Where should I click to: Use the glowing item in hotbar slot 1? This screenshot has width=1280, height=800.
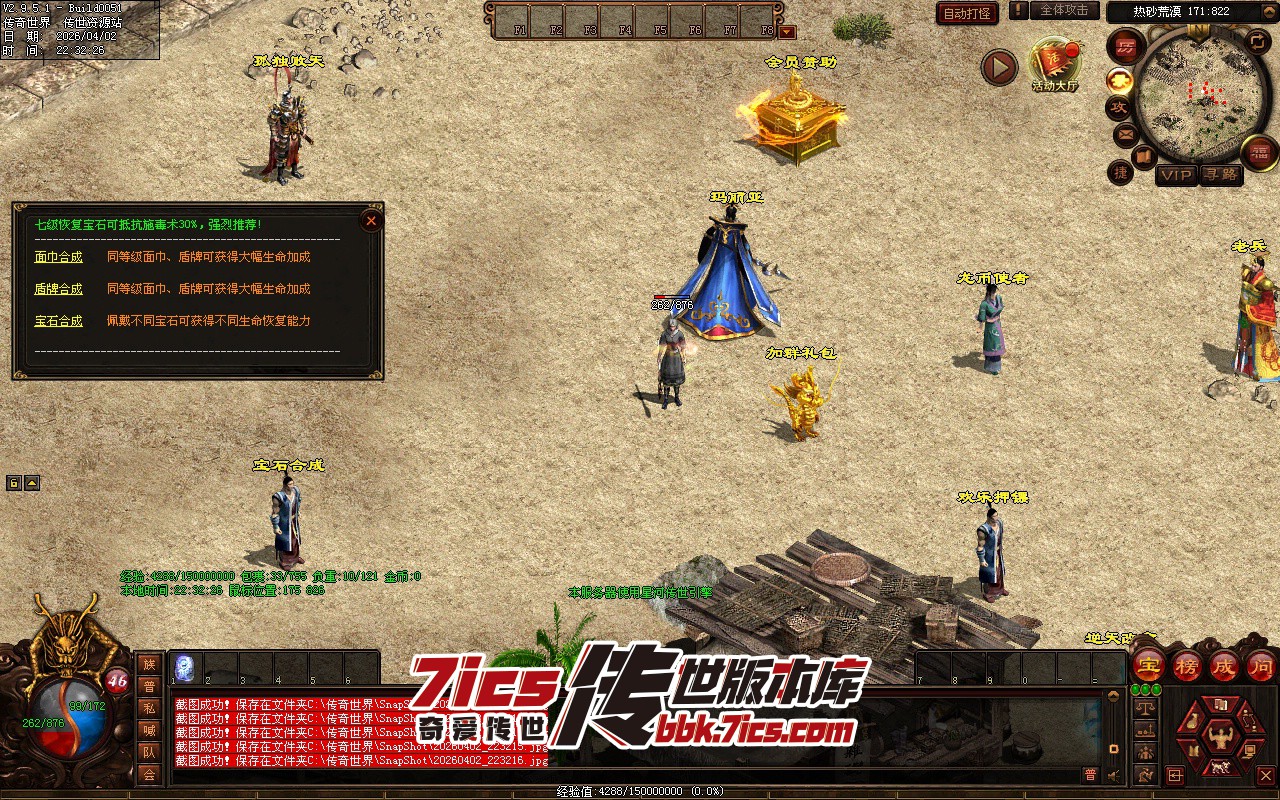click(x=185, y=667)
